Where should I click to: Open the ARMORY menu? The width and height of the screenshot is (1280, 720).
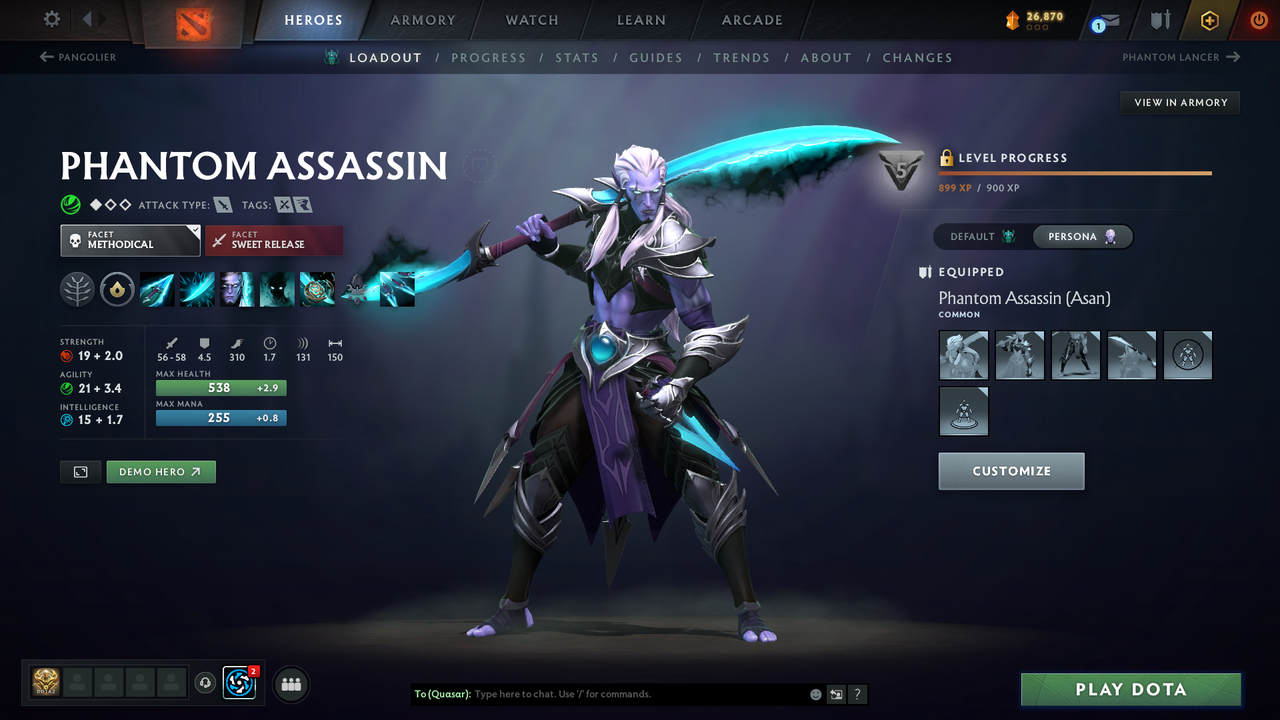(422, 19)
